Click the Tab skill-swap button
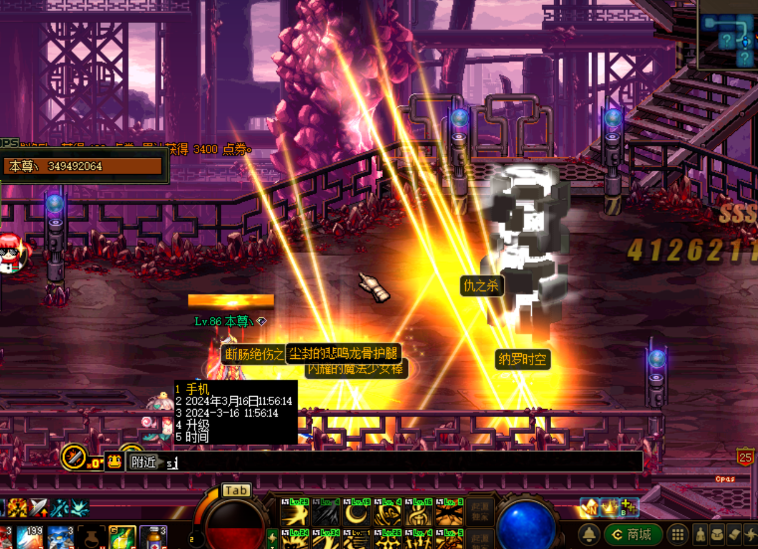This screenshot has width=758, height=549. [x=235, y=490]
